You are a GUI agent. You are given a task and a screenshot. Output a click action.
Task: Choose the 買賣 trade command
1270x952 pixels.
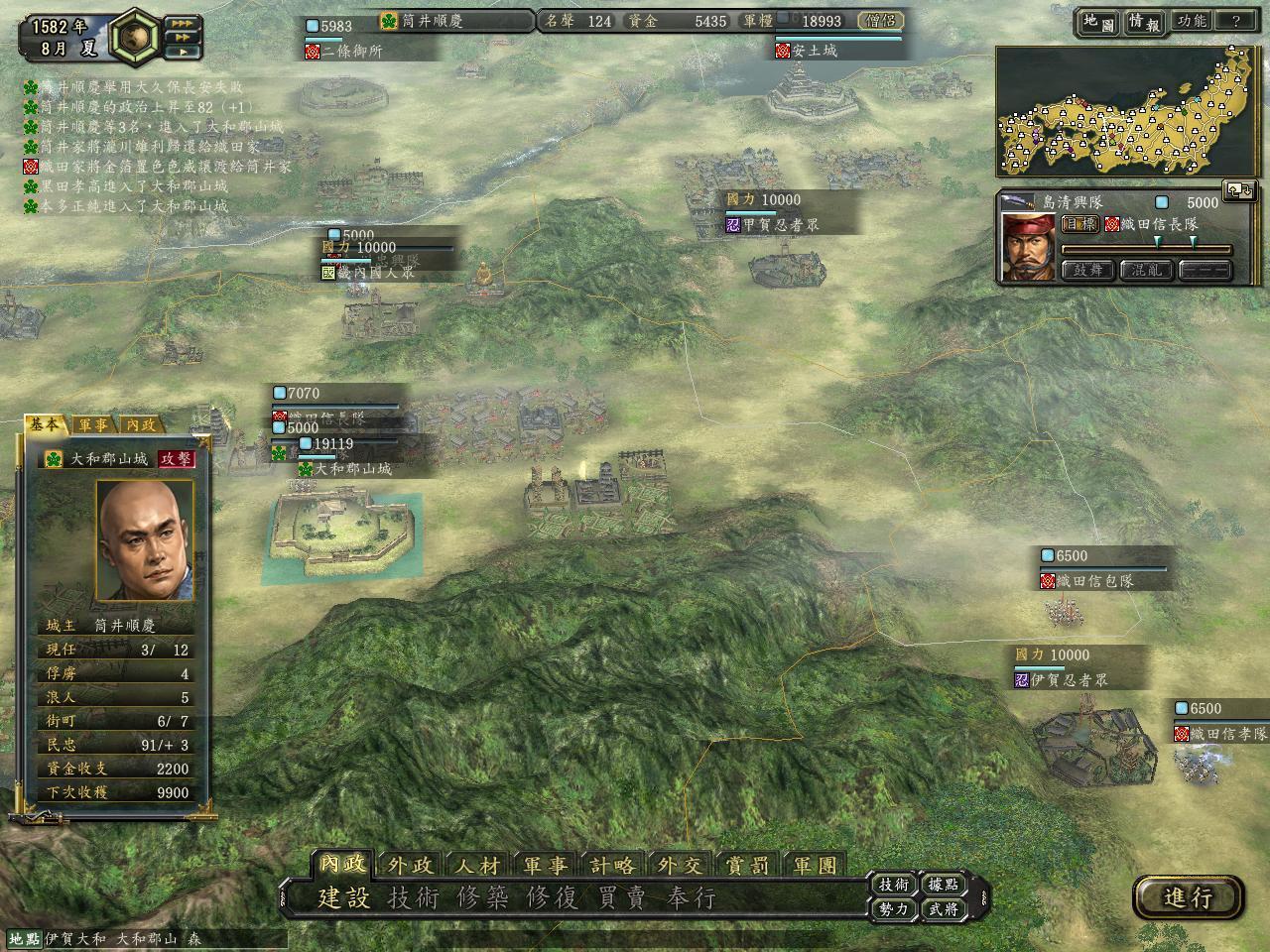[621, 898]
